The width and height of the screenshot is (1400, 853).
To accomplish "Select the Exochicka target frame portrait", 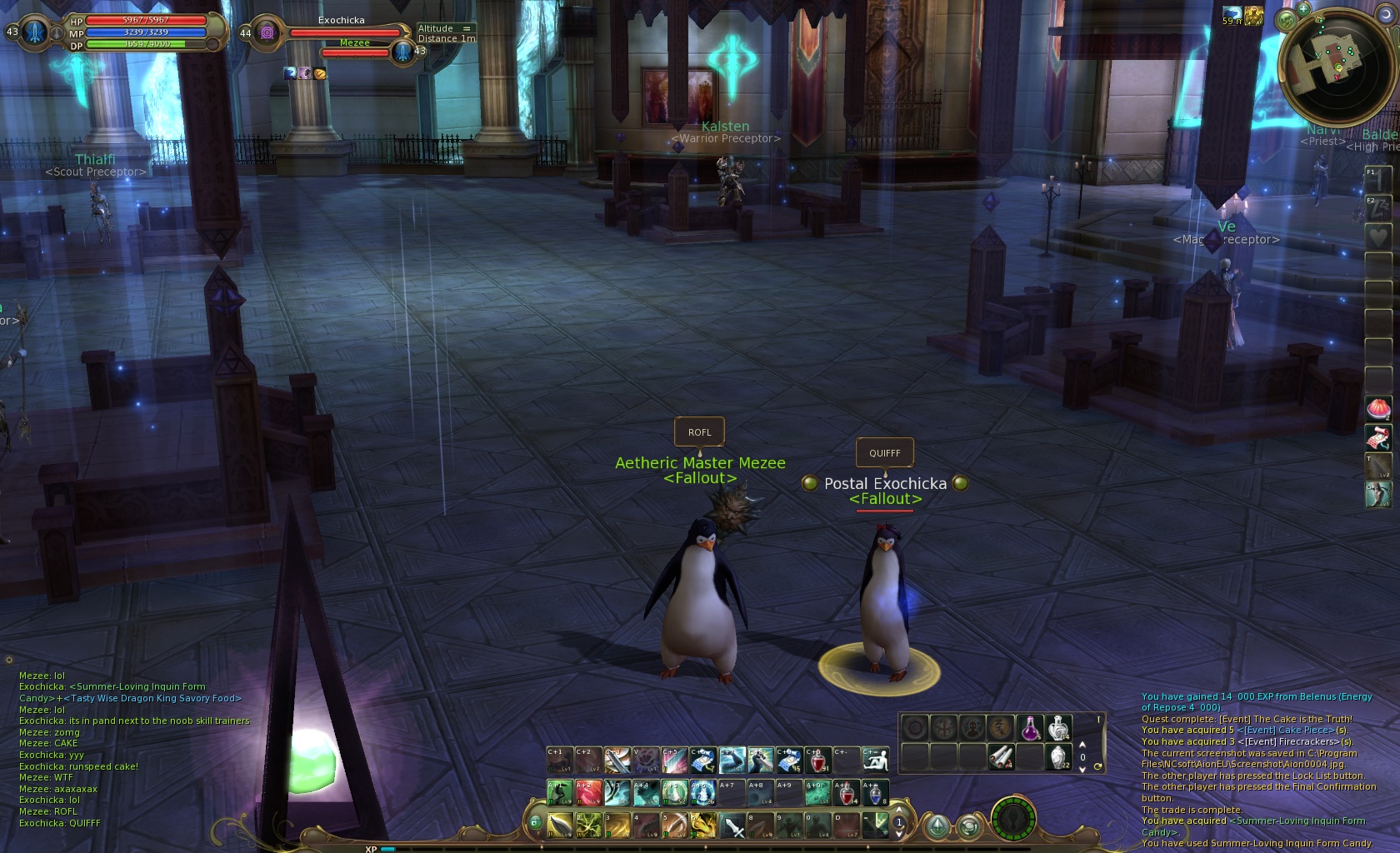I will click(267, 32).
